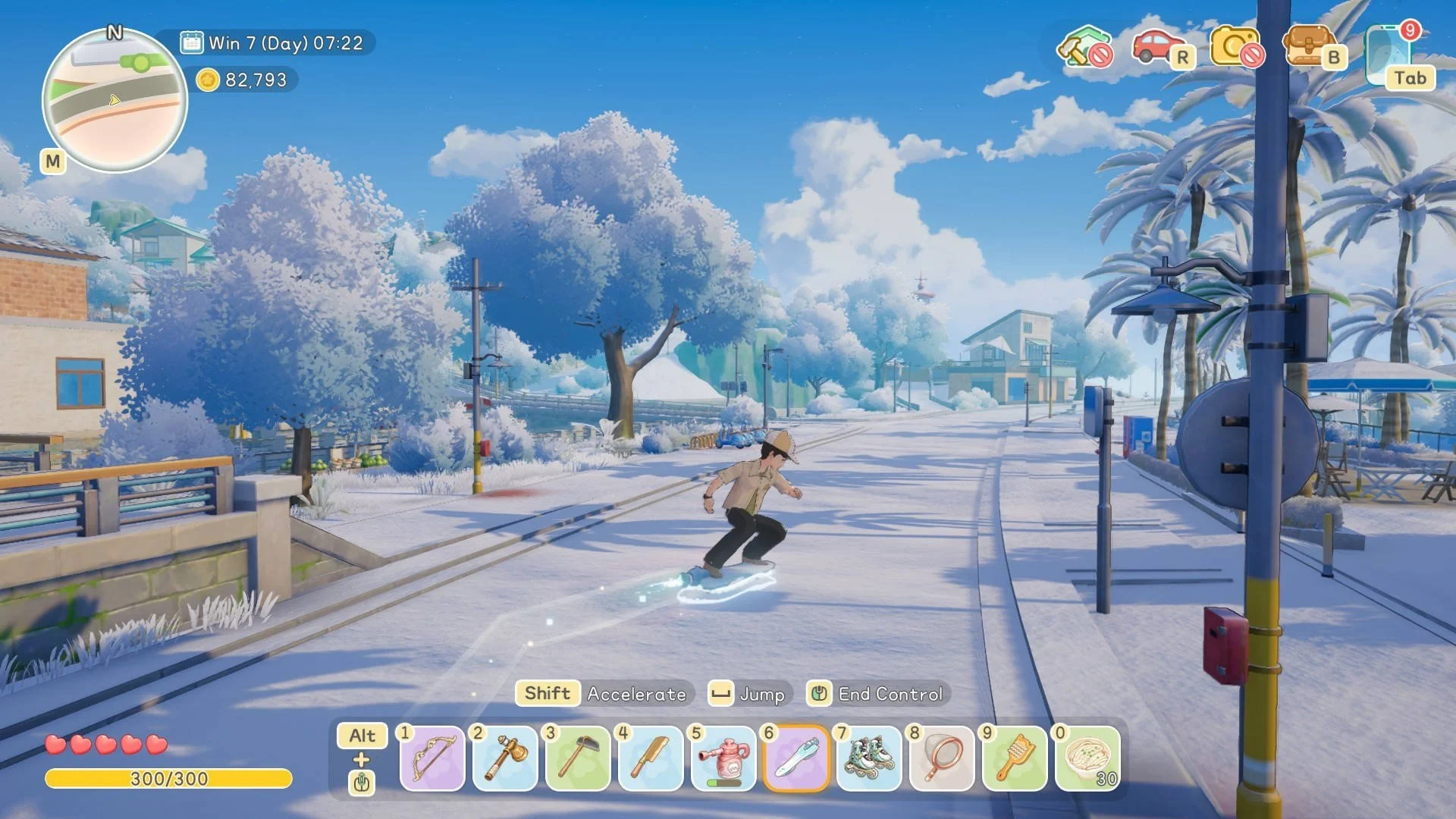1456x819 pixels.
Task: Activate the yellow camera icon
Action: pos(1235,47)
